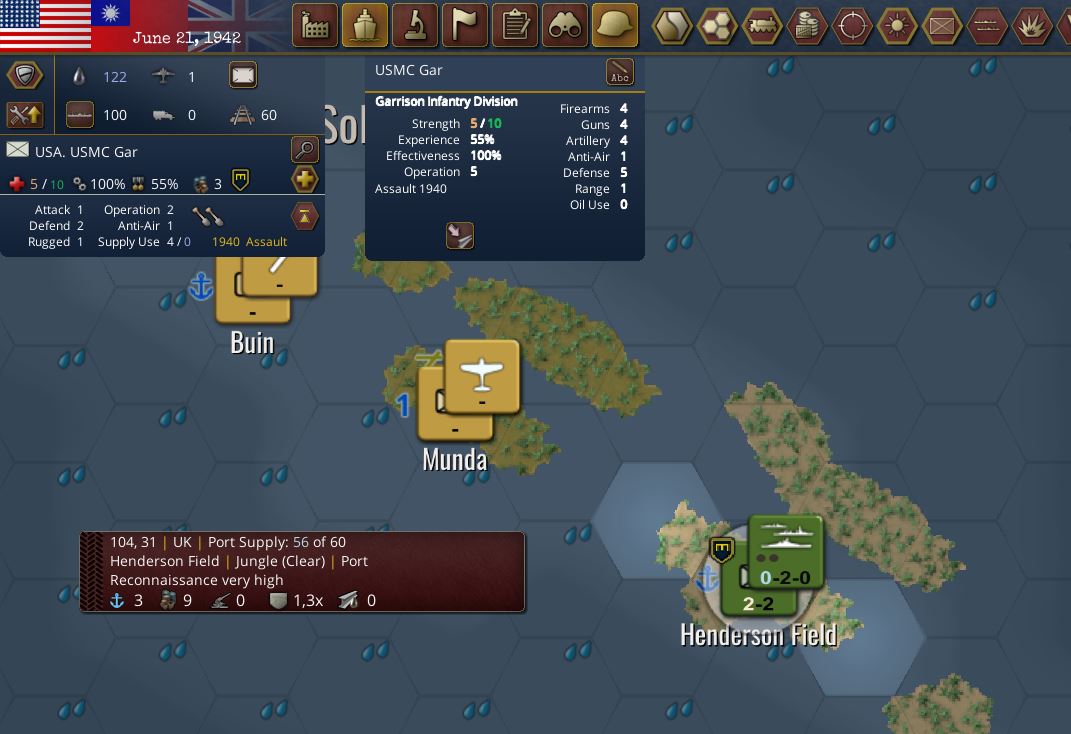This screenshot has height=734, width=1071.
Task: Click the helmet toolbar button
Action: pyautogui.click(x=615, y=26)
